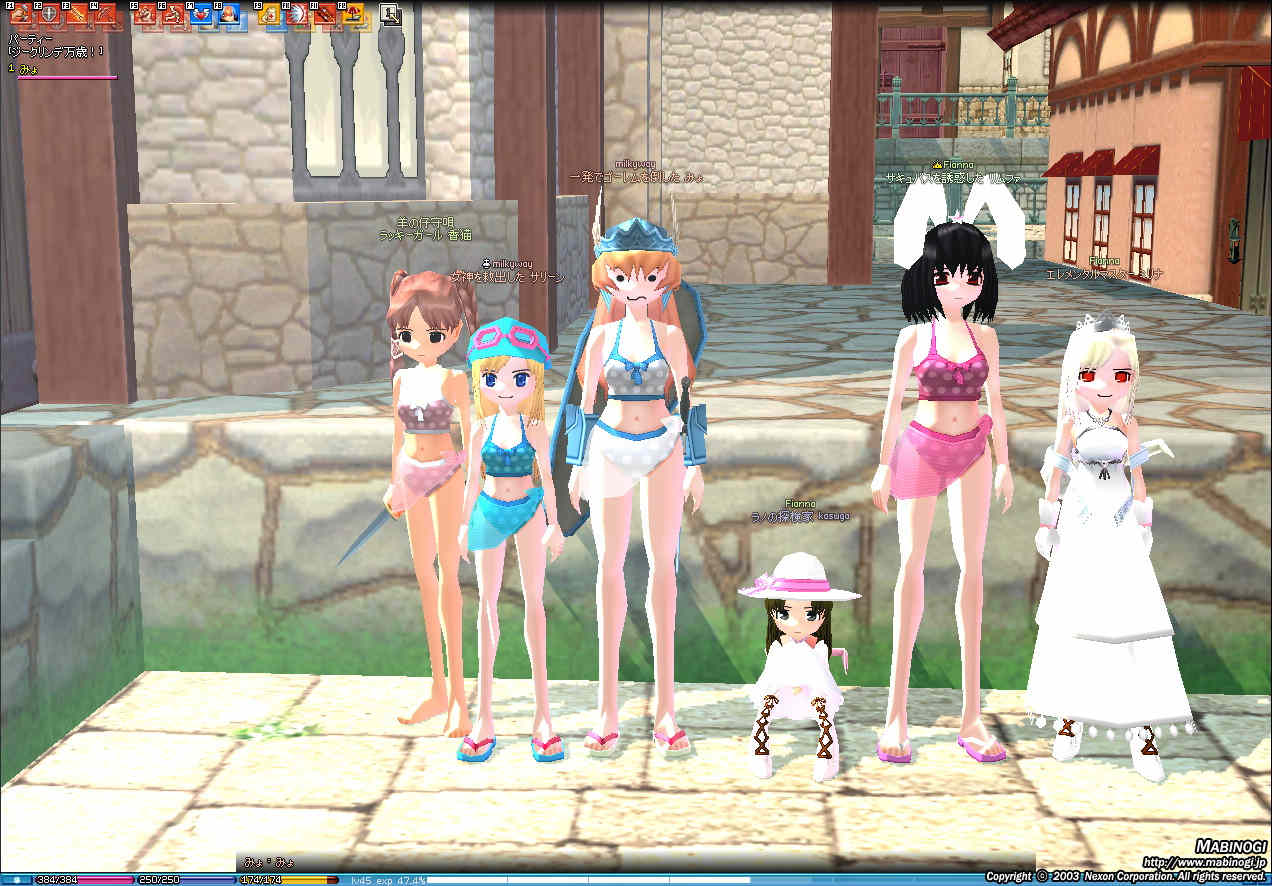
Task: Use the running figure skill icon
Action: [173, 15]
